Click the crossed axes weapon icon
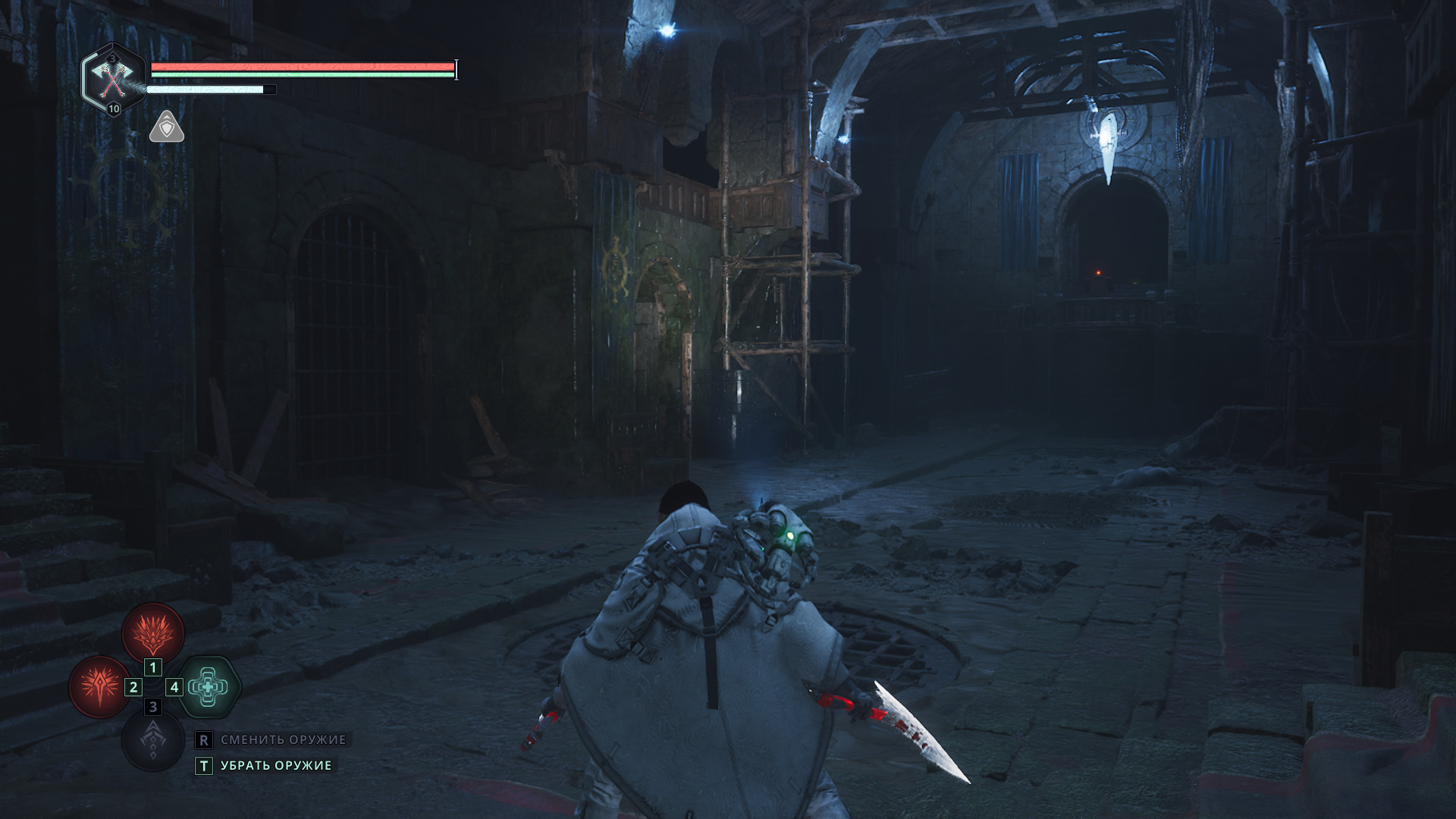 (113, 79)
